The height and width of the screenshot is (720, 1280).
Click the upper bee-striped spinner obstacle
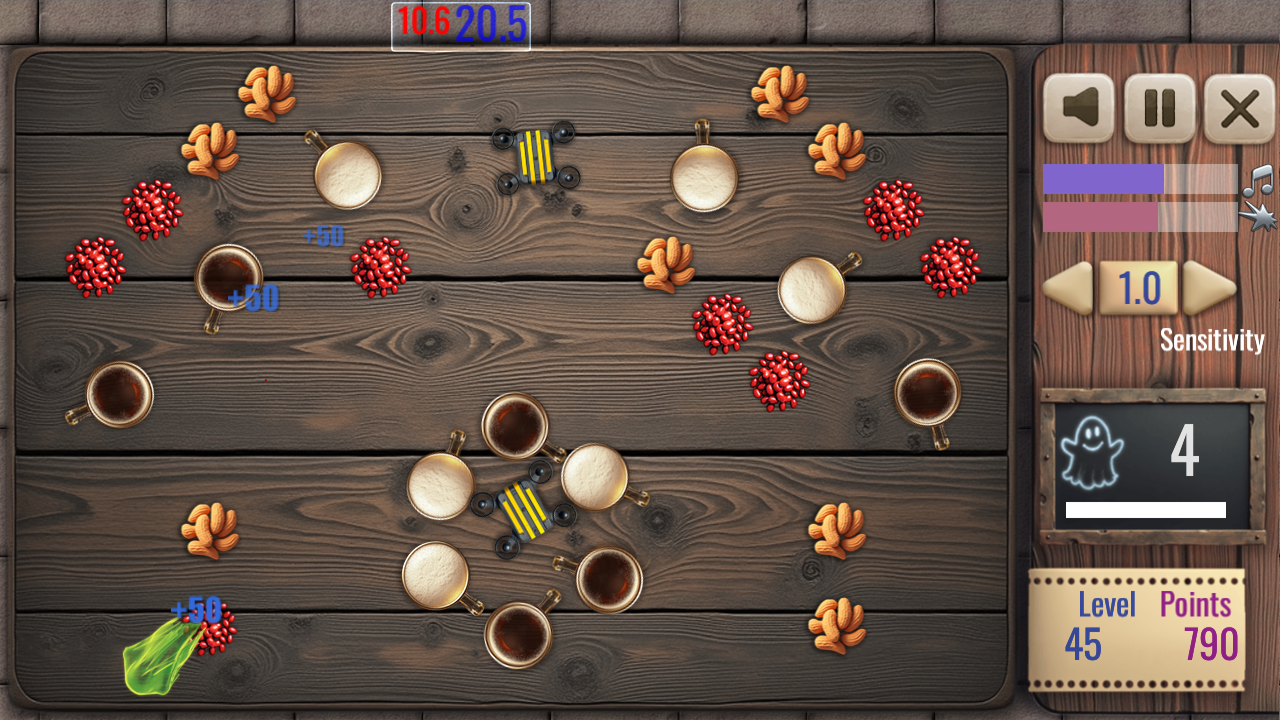535,156
